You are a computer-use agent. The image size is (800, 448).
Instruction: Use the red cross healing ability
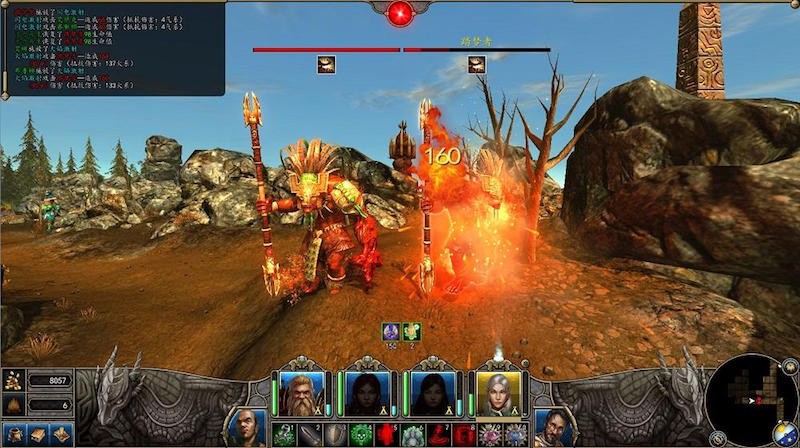point(387,435)
